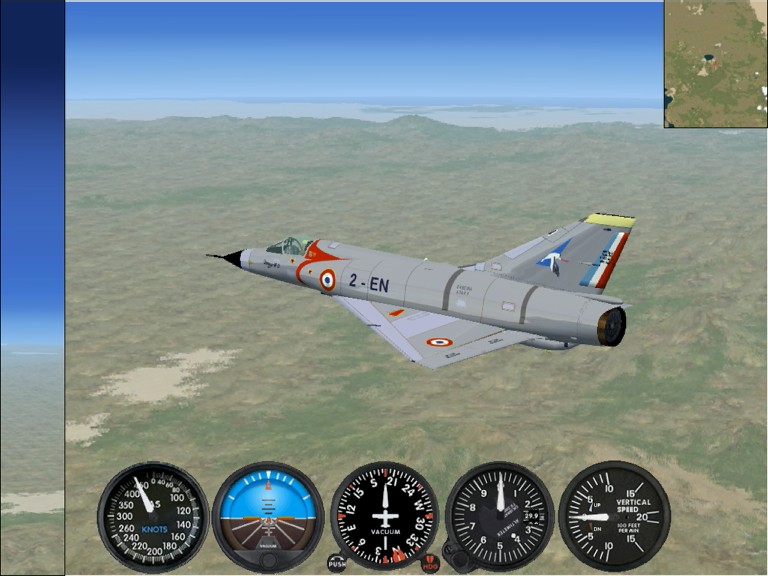Adjust the red HDG heading bug knob
The width and height of the screenshot is (768, 576).
(x=430, y=563)
